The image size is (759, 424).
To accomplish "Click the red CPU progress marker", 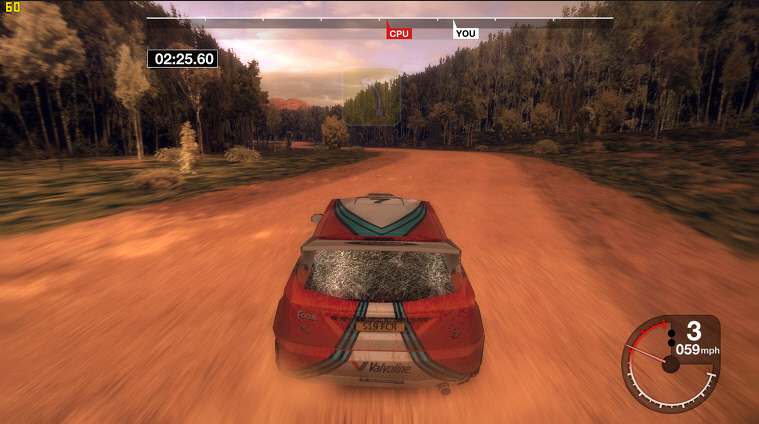I will coord(399,33).
